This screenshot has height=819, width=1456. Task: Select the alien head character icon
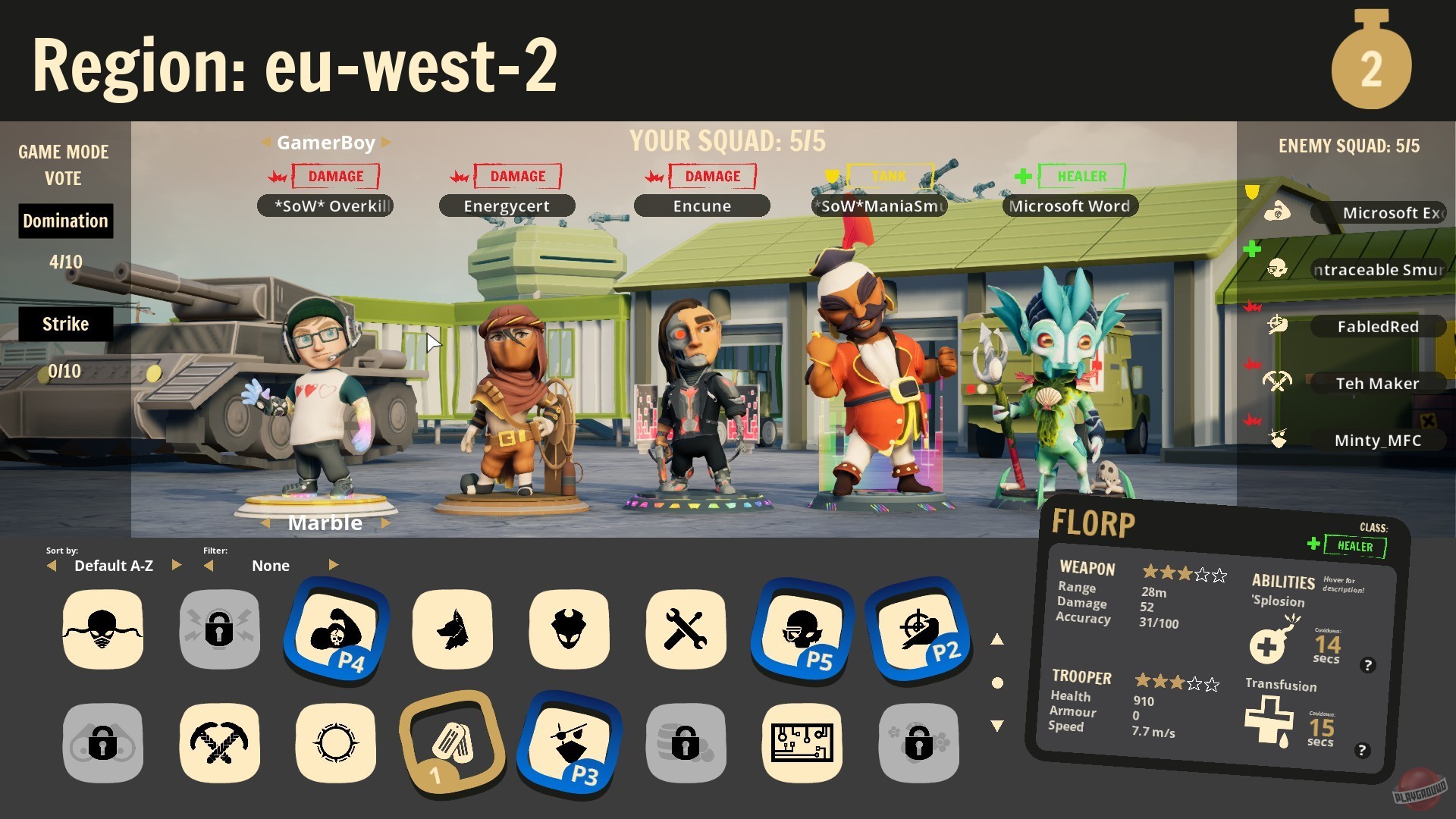click(x=569, y=629)
